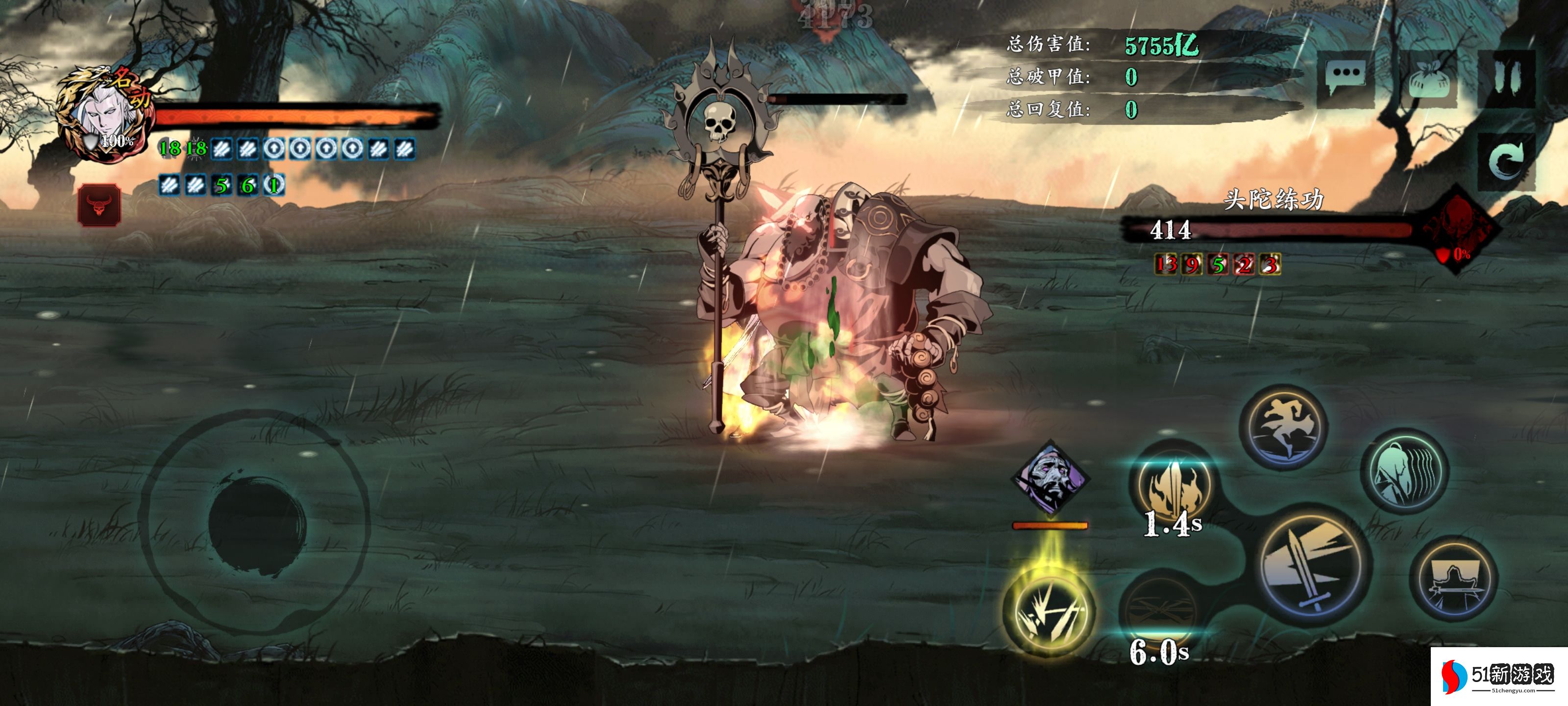
Task: Tap the red boss emblem
Action: (1458, 228)
